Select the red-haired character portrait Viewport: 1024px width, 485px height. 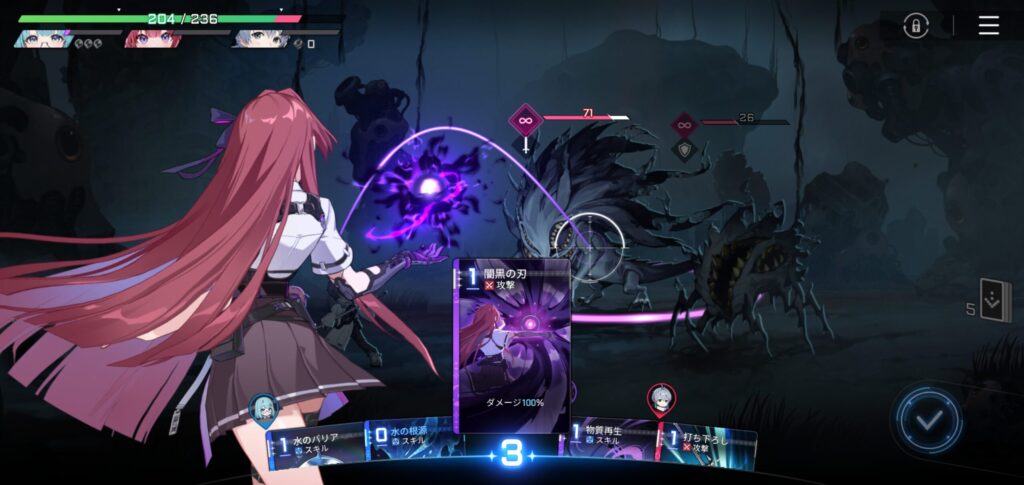pos(143,39)
